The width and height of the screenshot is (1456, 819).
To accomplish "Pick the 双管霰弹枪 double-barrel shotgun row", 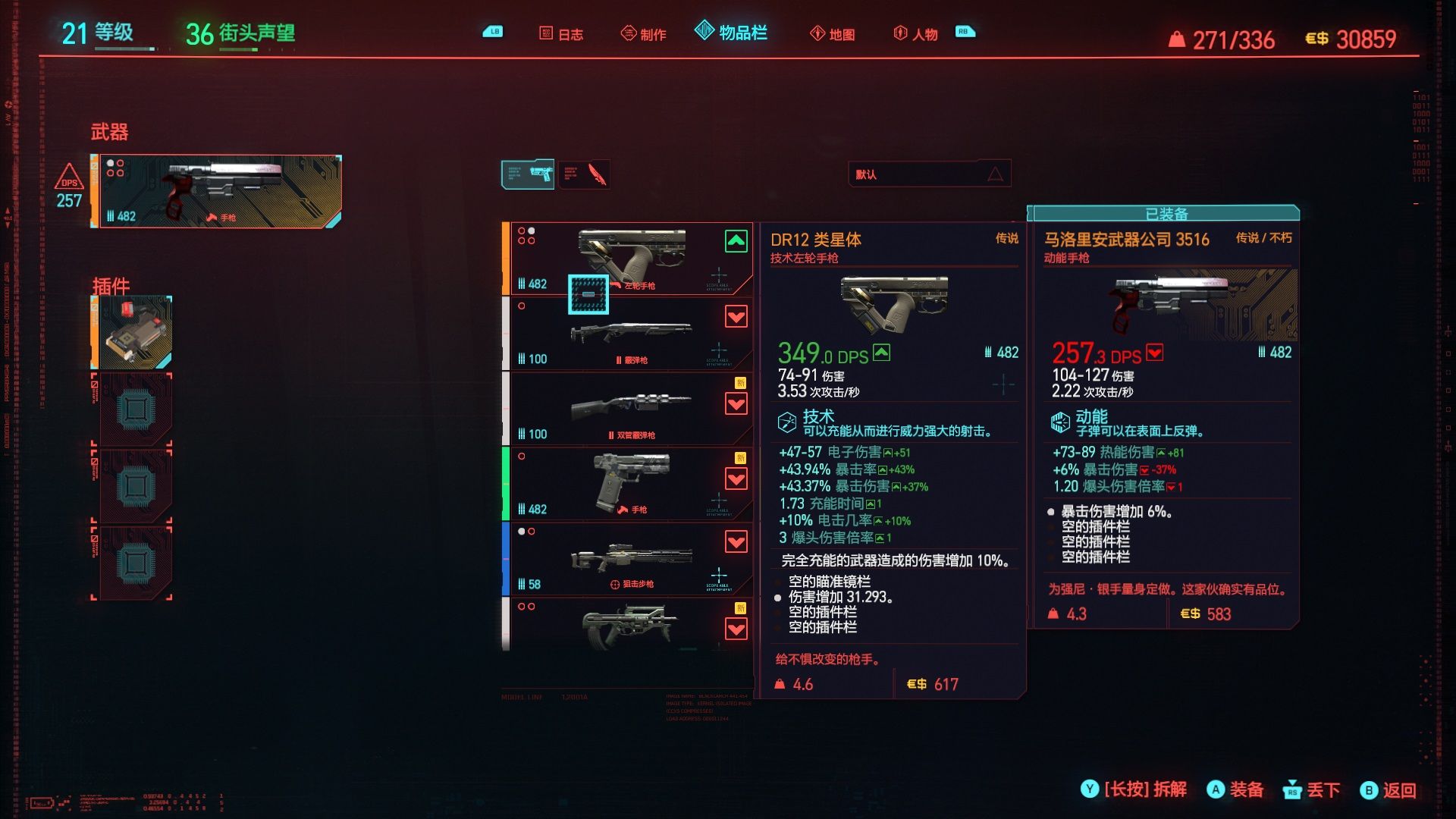I will pyautogui.click(x=629, y=409).
